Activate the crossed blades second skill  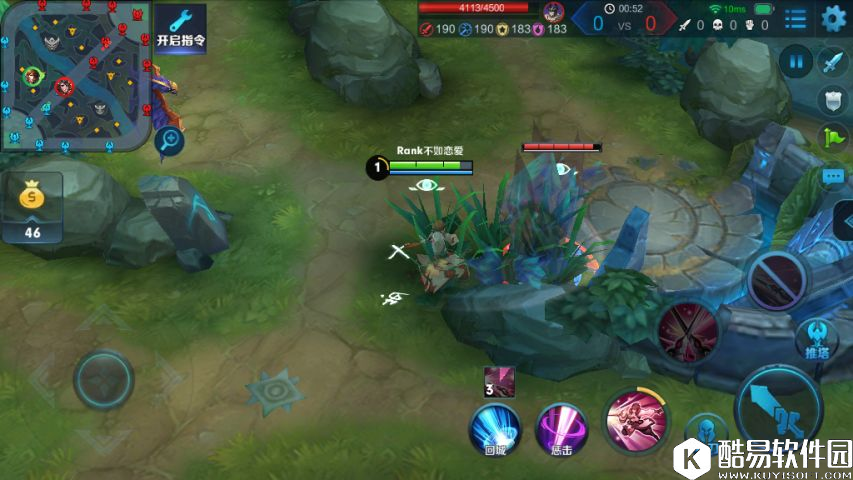tap(688, 329)
